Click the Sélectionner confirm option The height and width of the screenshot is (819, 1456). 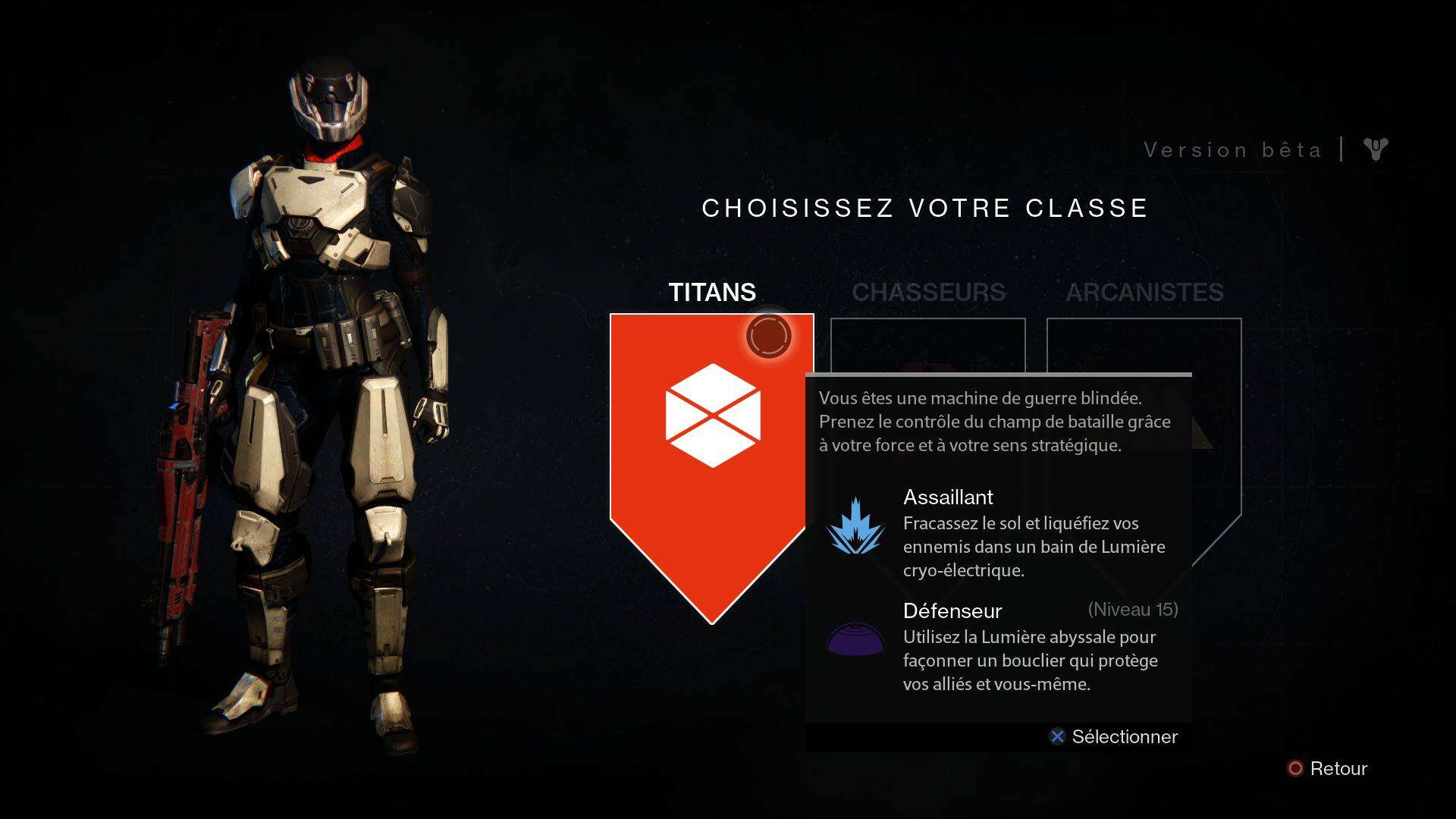[x=1113, y=736]
